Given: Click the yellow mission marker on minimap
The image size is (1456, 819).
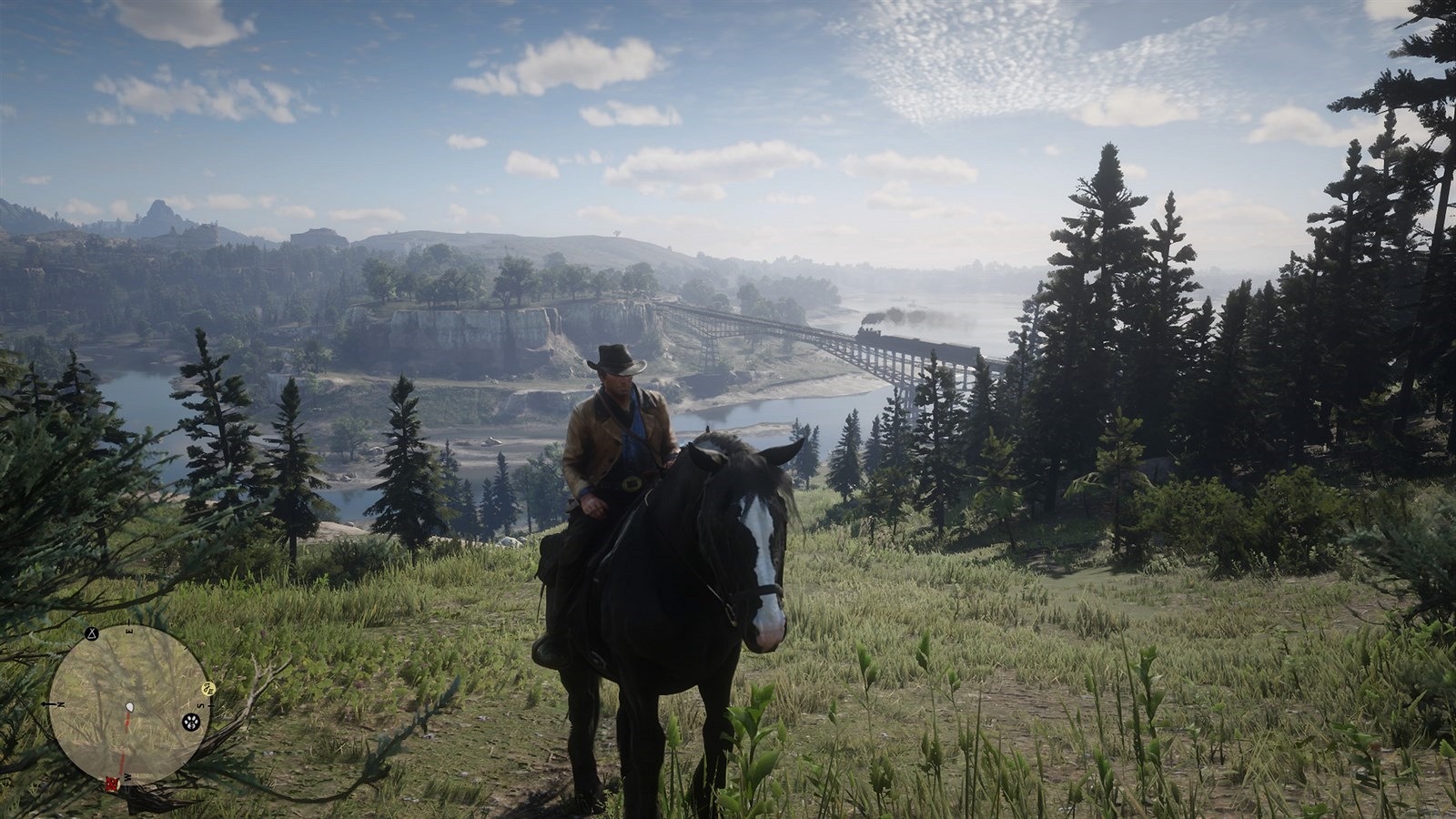Looking at the screenshot, I should pos(207,688).
